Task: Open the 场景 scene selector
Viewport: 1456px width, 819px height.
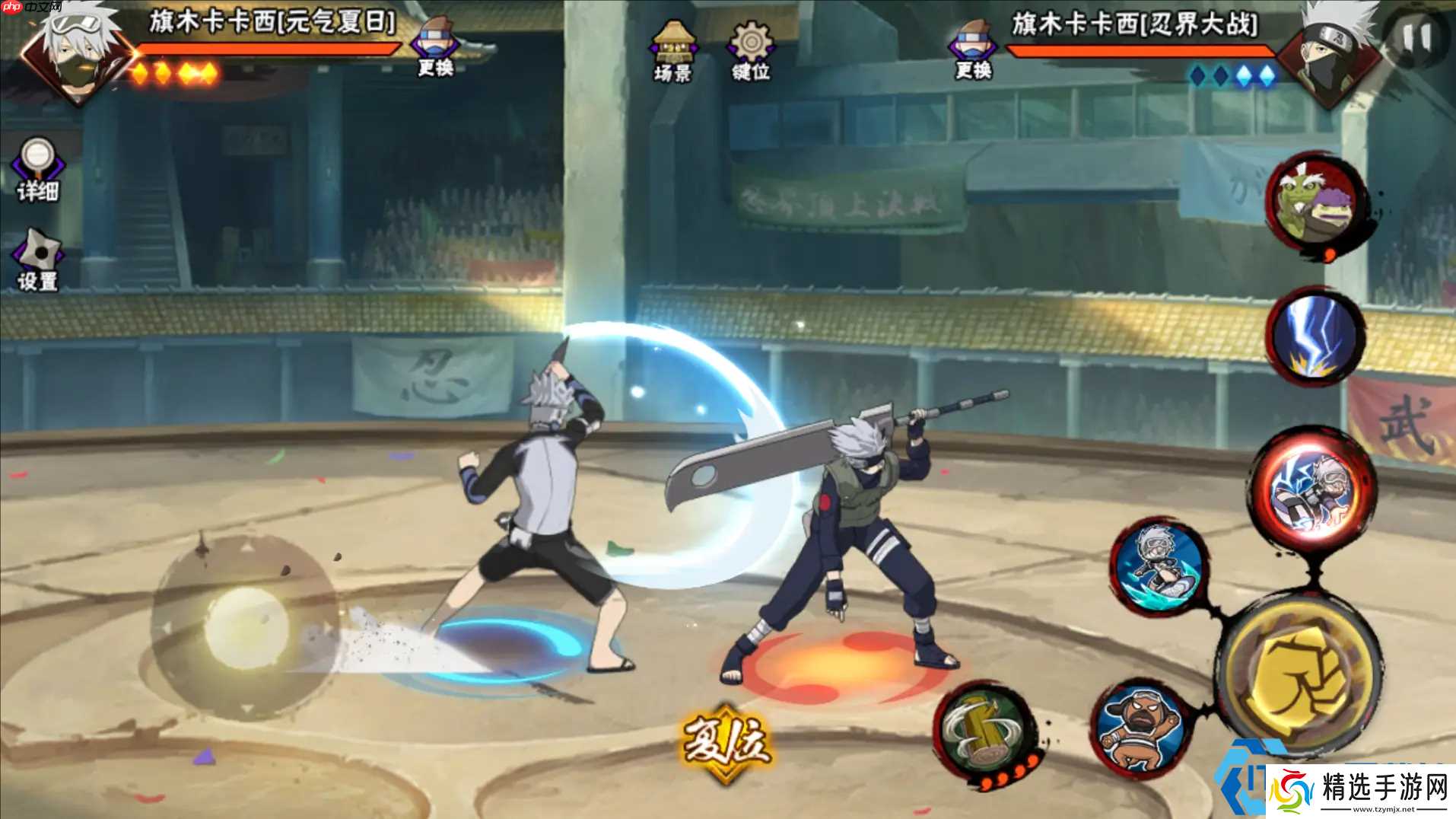Action: tap(672, 52)
